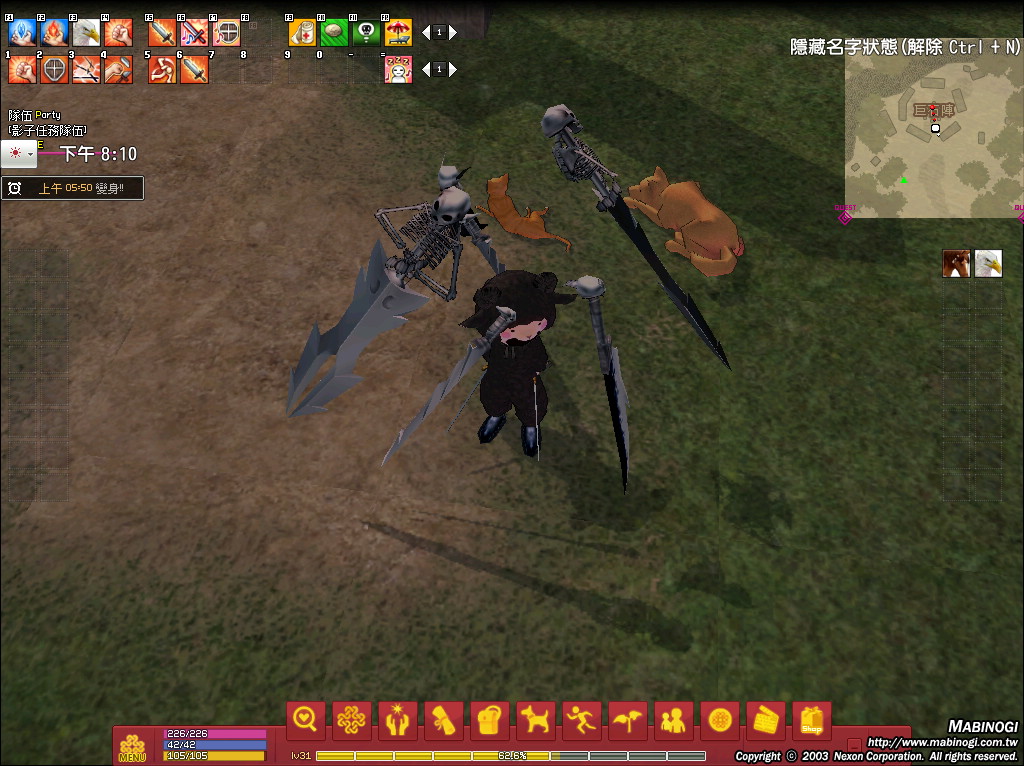Use the shield defense skill in slot 2
The height and width of the screenshot is (766, 1024).
pos(54,70)
